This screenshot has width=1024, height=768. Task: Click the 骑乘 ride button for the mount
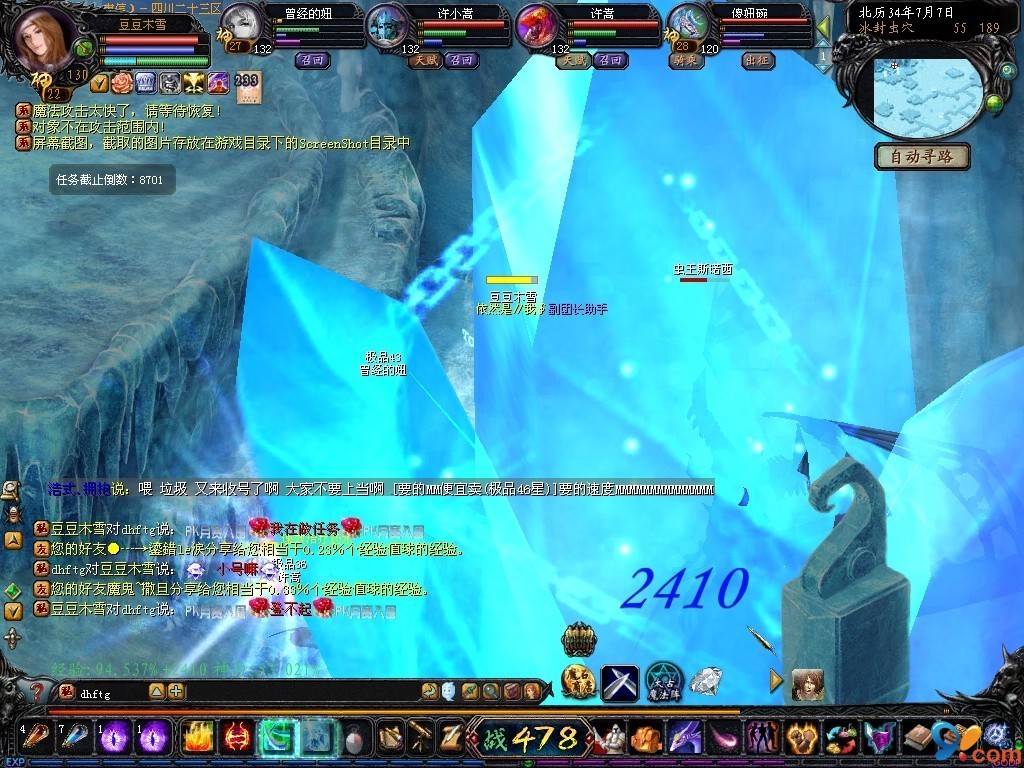pyautogui.click(x=687, y=60)
